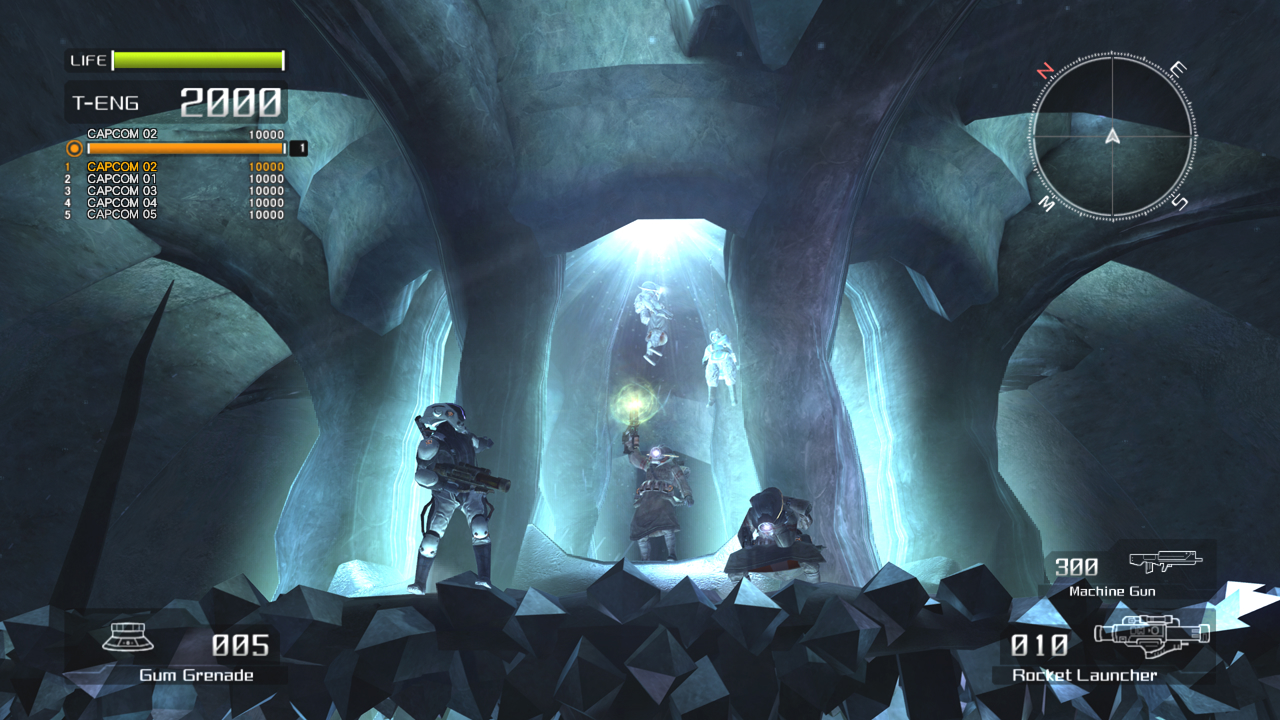Choose the Rocket Launcher weapon icon

[1151, 634]
